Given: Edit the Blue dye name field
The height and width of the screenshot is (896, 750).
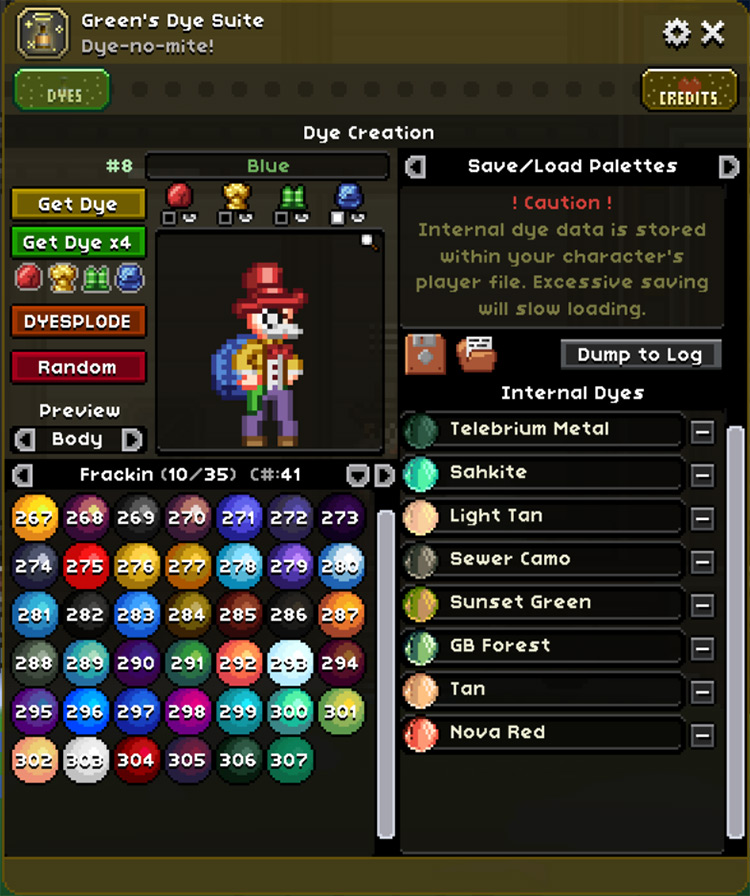Looking at the screenshot, I should pos(267,166).
